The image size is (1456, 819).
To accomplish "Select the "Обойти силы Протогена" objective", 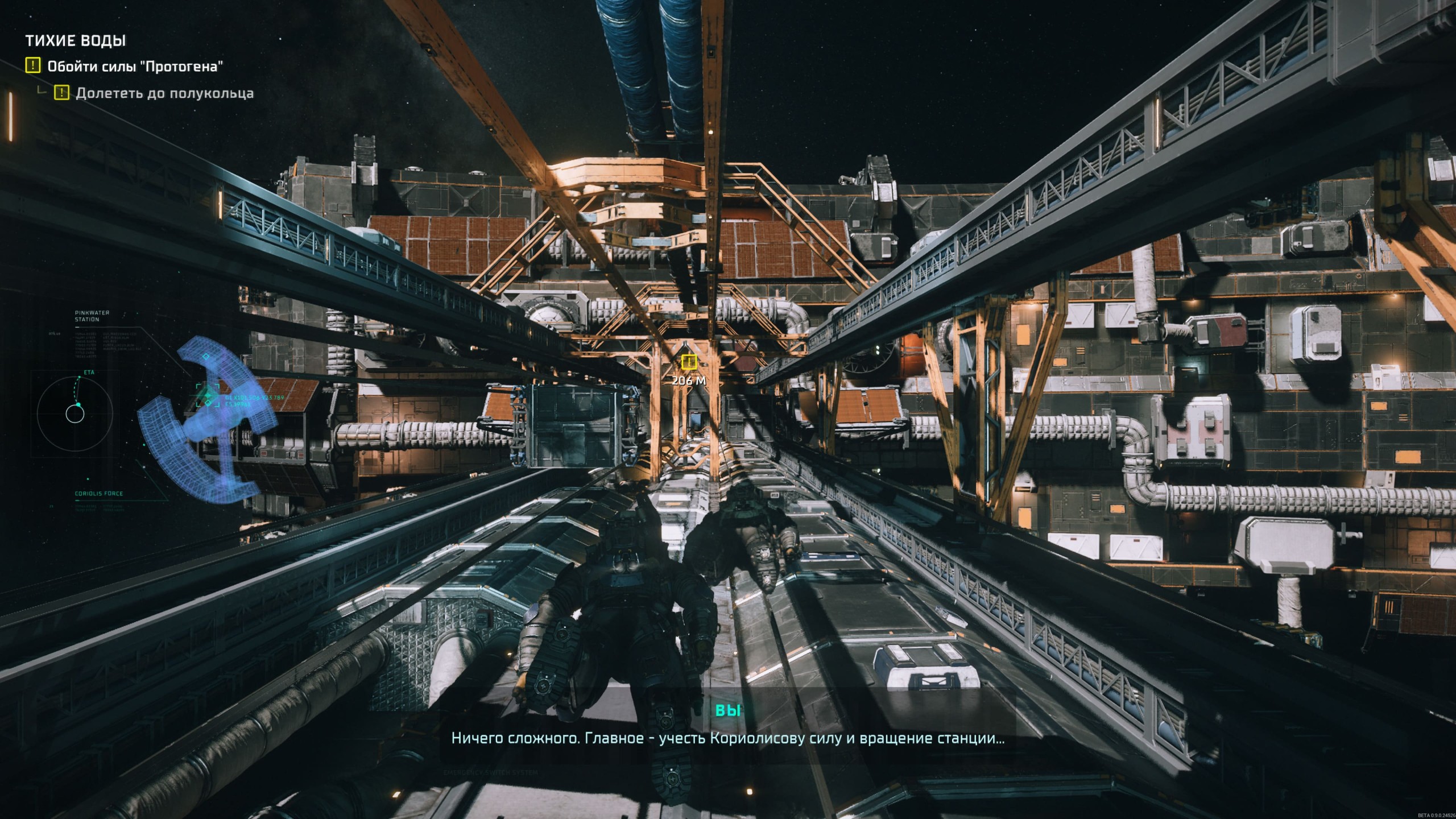I will [x=134, y=67].
